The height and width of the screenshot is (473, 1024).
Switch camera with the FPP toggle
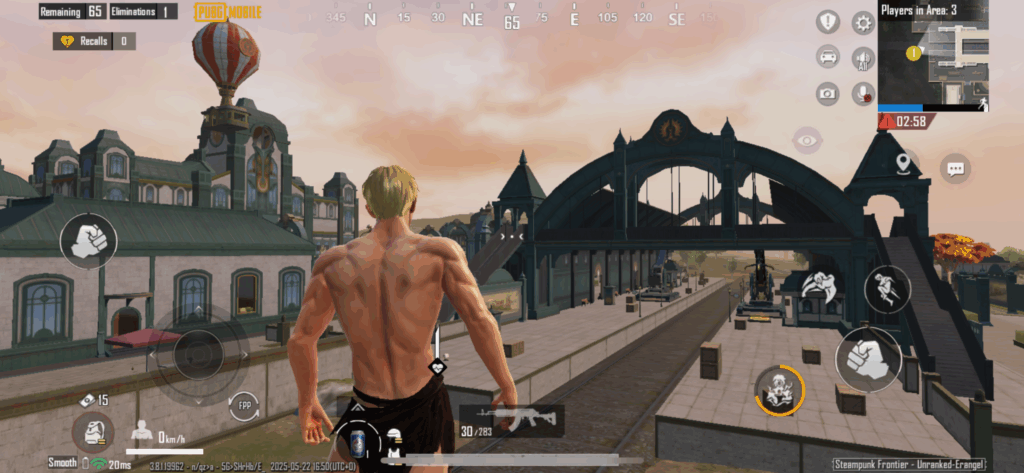coord(243,406)
